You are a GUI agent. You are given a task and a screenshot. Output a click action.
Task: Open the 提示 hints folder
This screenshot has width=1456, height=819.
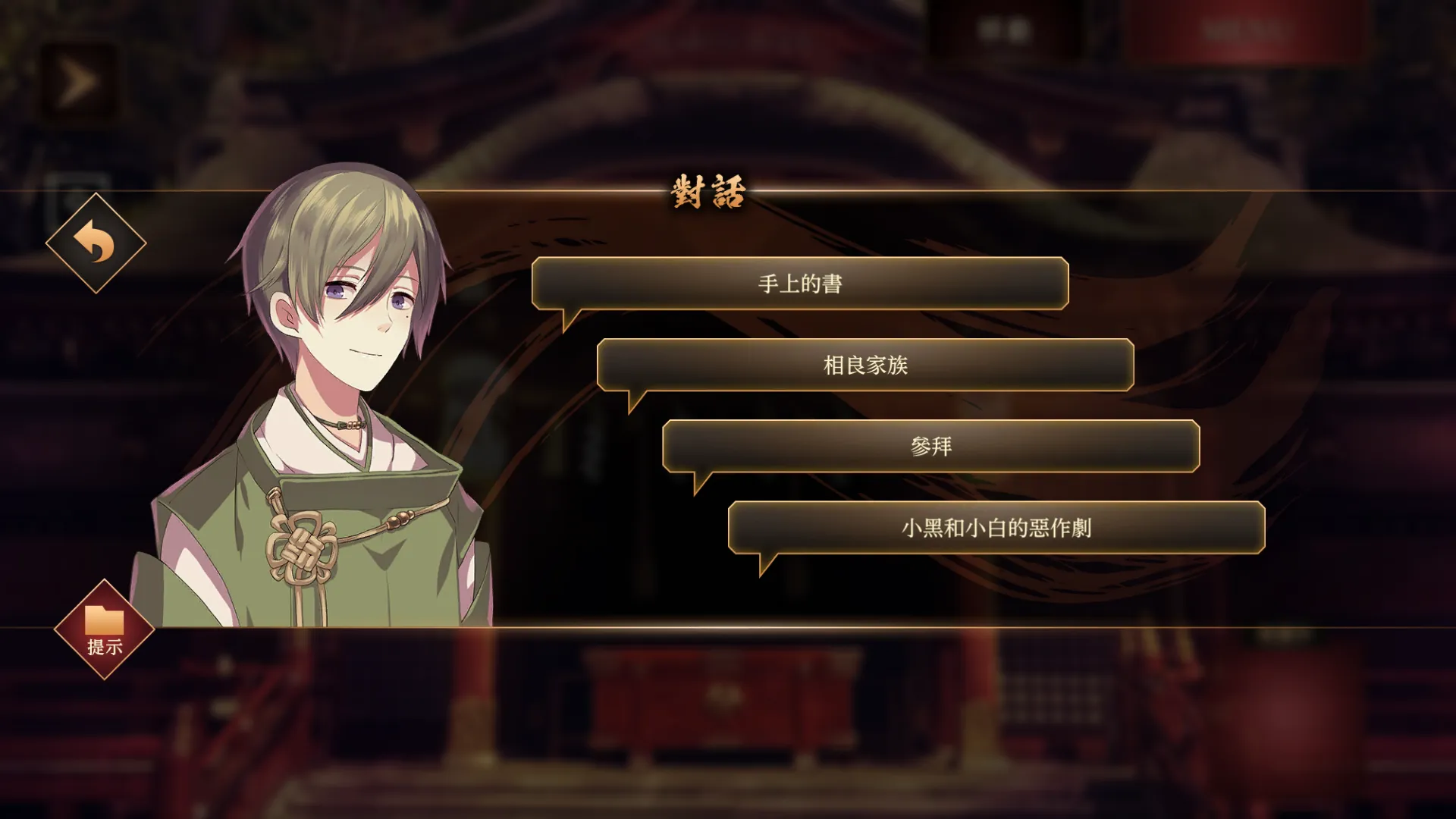point(105,629)
